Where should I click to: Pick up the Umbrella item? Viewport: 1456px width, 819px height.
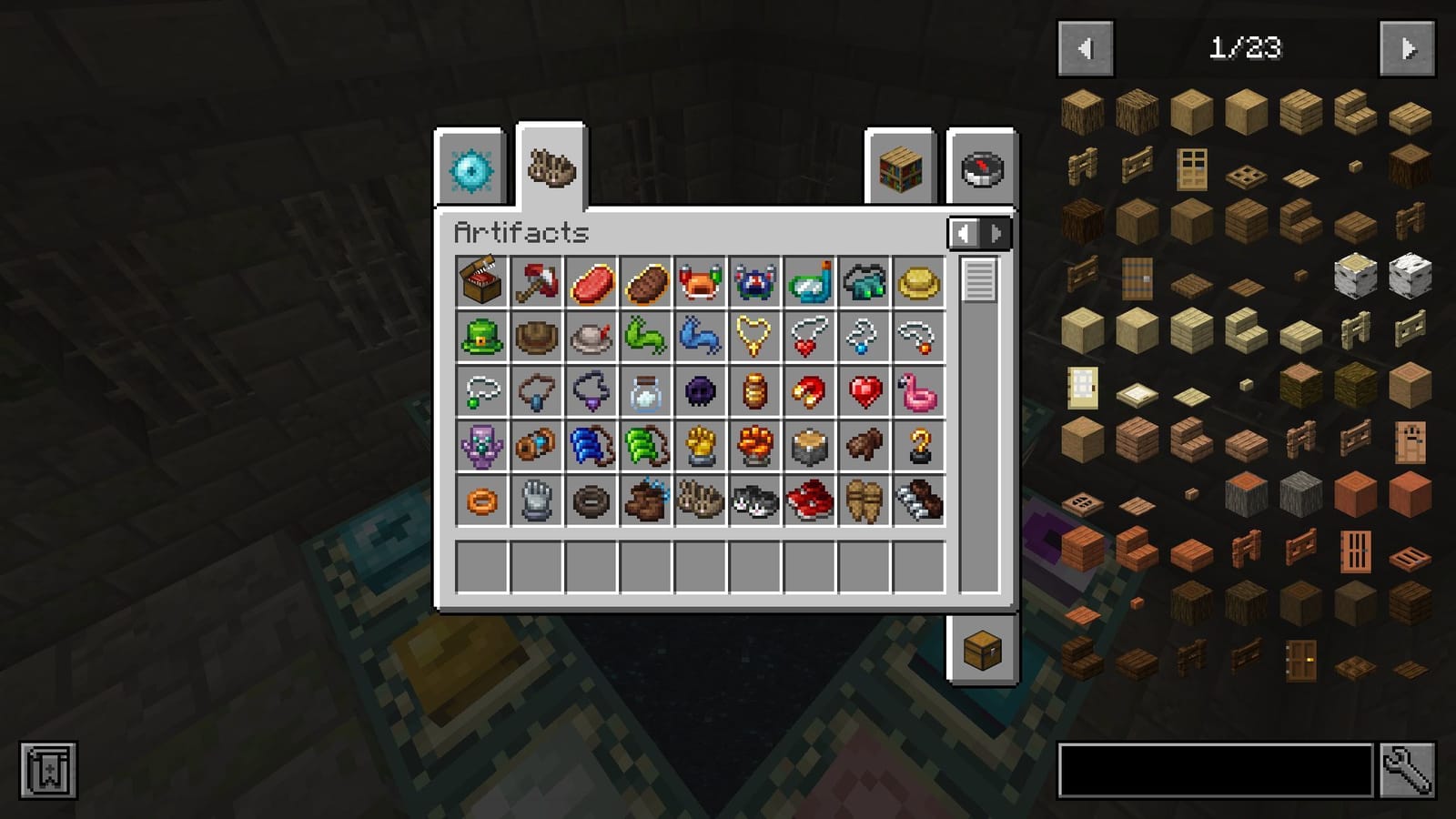(534, 283)
